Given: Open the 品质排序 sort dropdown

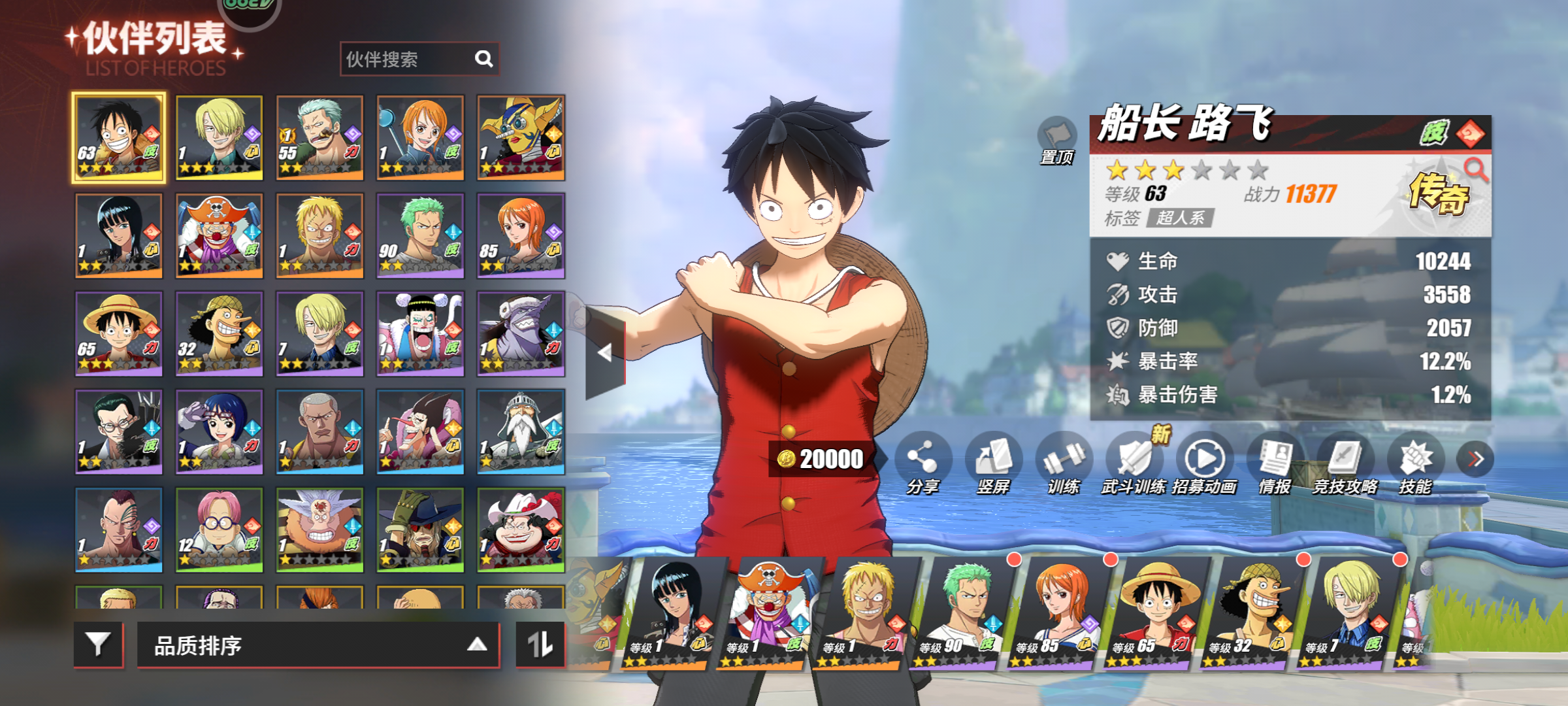Looking at the screenshot, I should (319, 645).
